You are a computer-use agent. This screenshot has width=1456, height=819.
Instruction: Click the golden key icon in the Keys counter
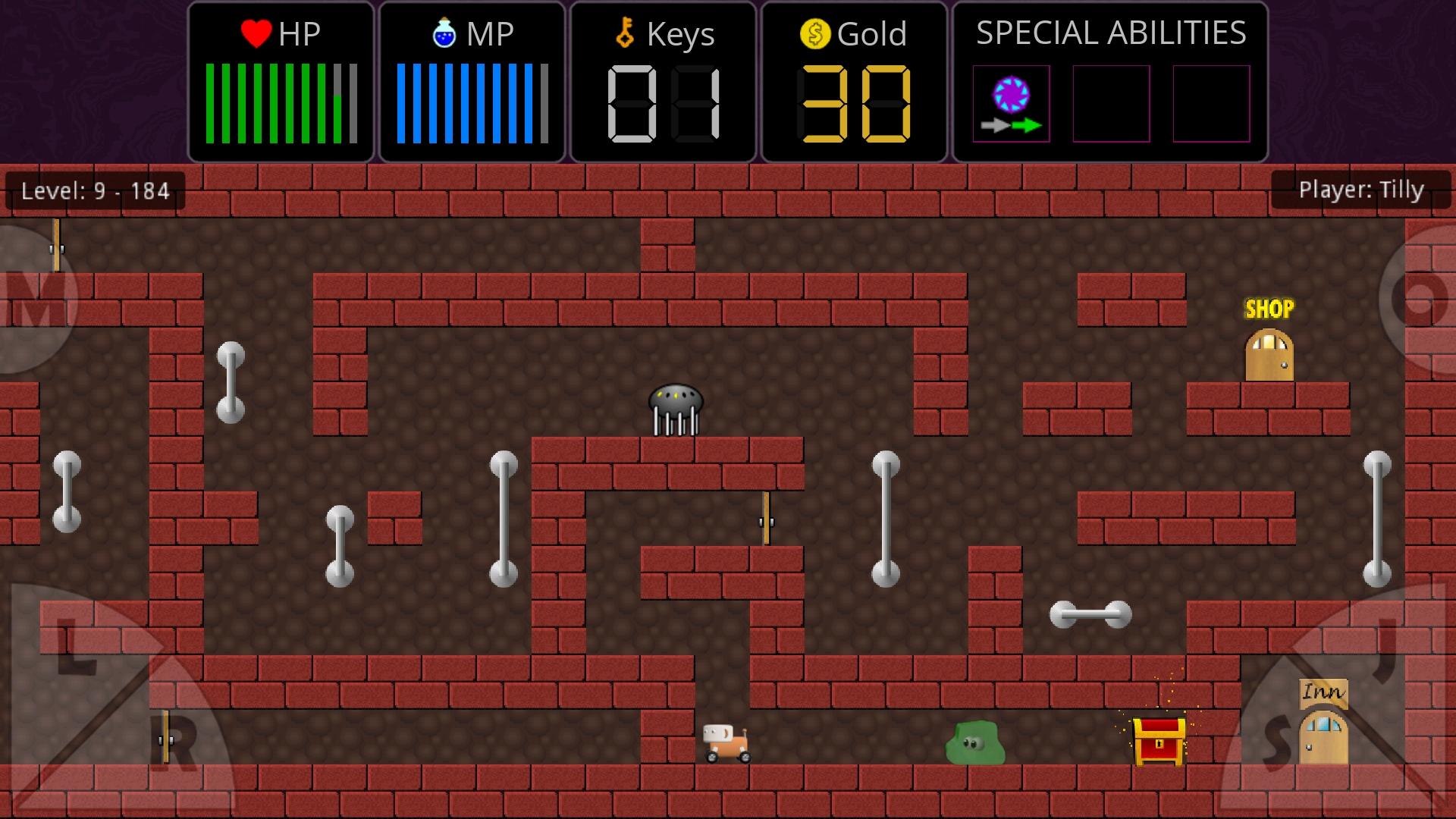click(624, 33)
